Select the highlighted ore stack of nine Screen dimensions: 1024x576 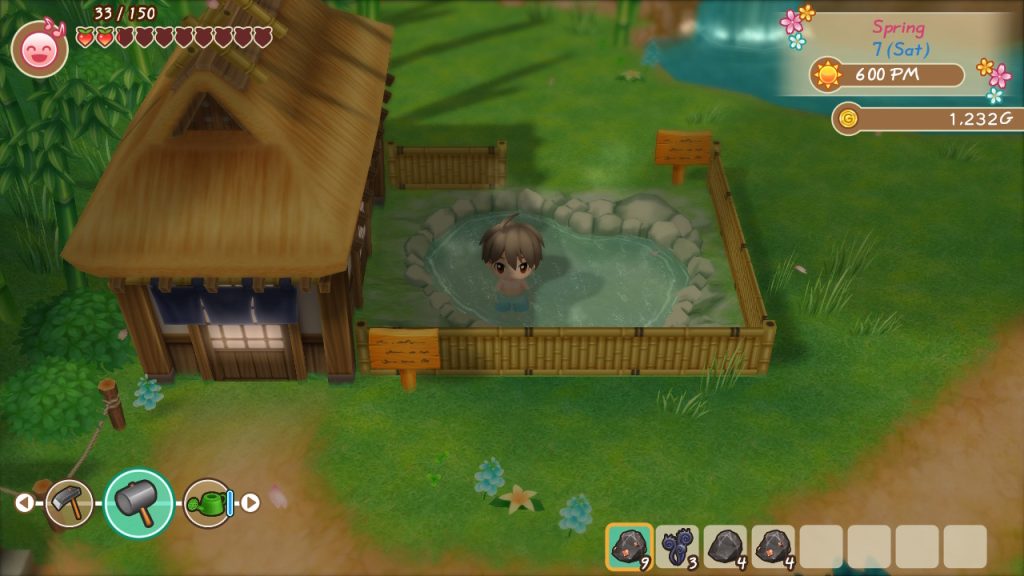pos(629,547)
